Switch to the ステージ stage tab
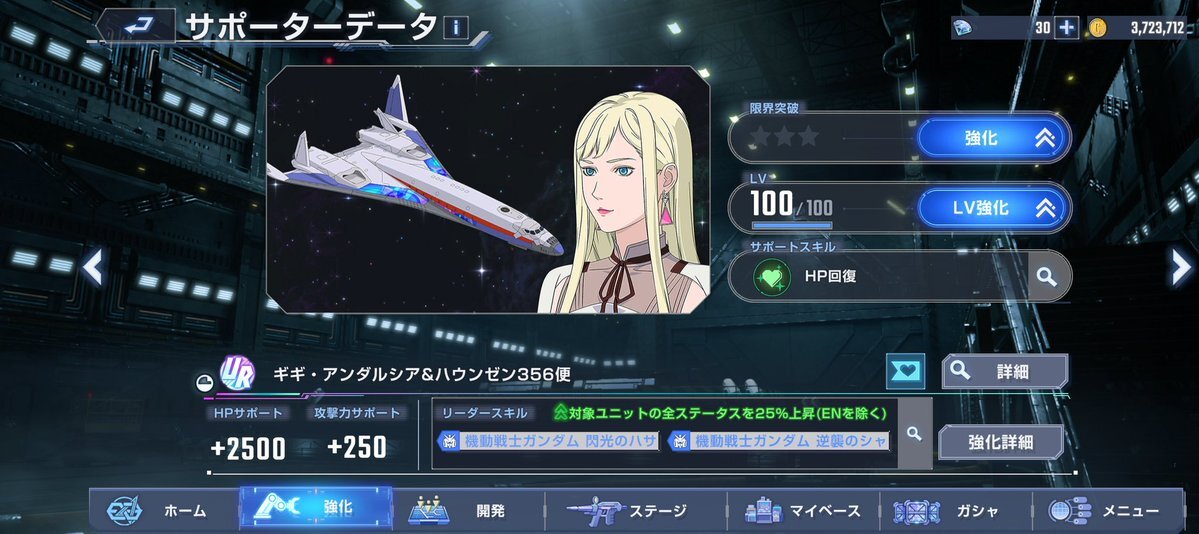 [x=628, y=510]
